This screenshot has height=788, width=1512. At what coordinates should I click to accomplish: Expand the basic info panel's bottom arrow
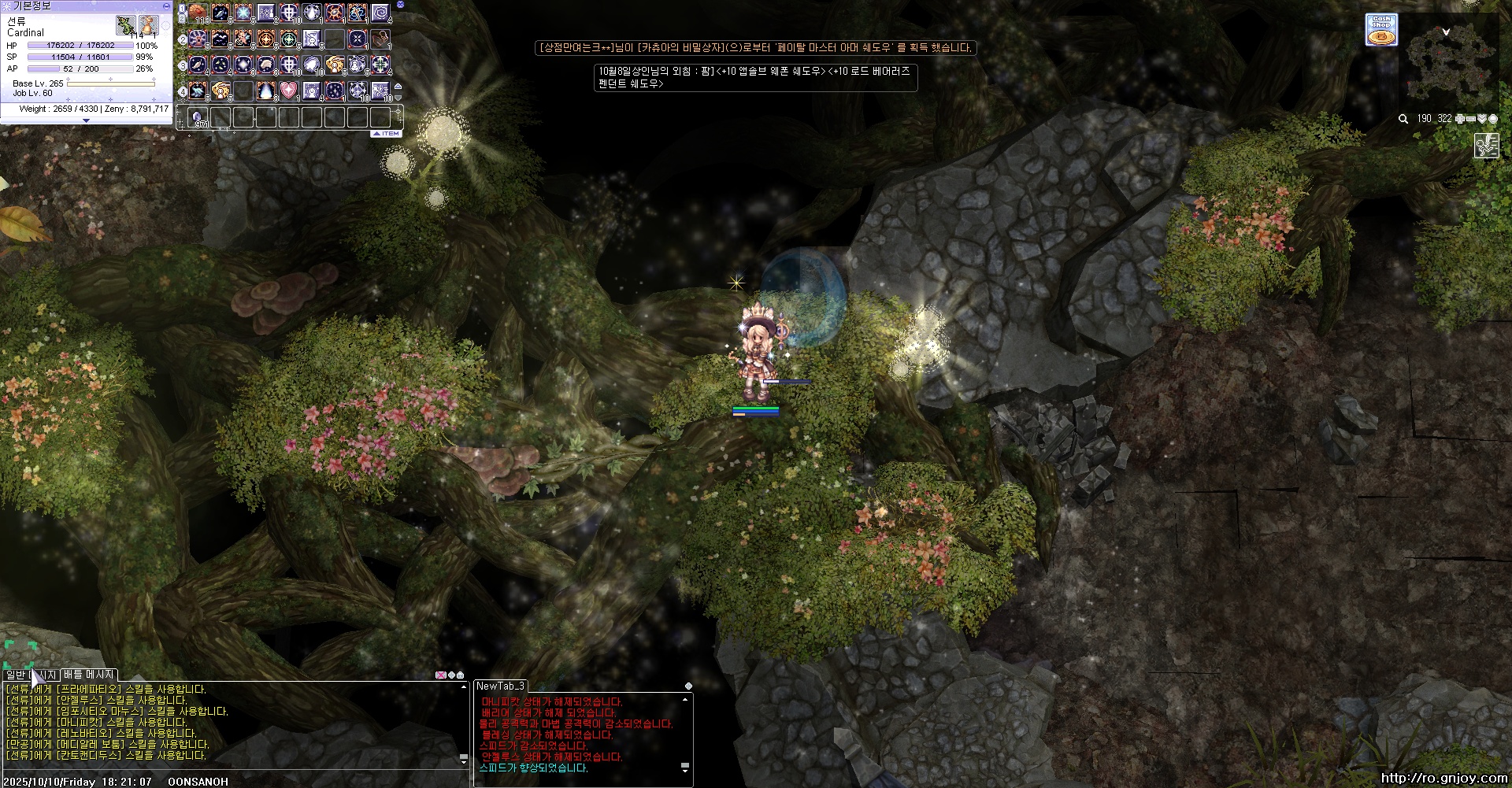click(x=86, y=120)
